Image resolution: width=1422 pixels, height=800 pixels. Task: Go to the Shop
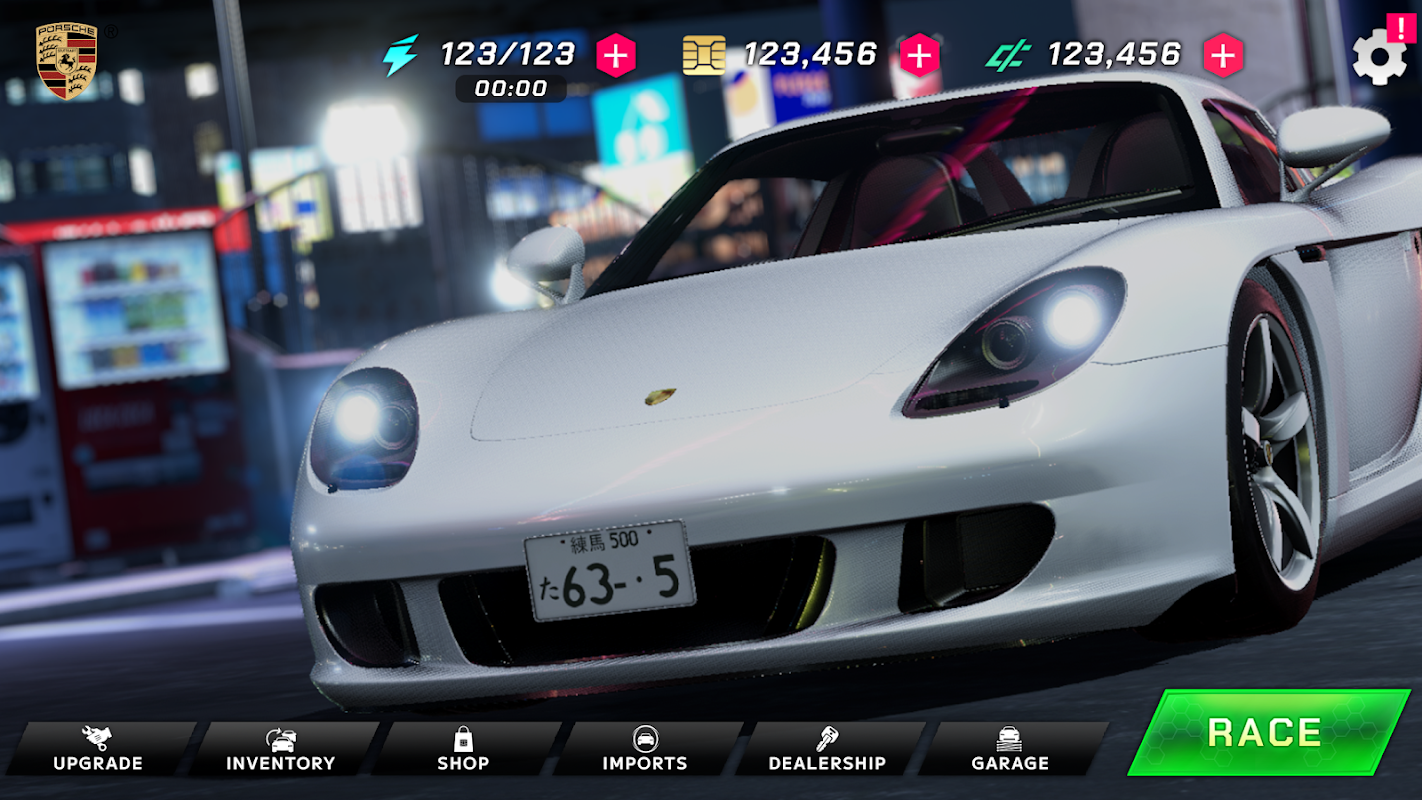click(463, 750)
